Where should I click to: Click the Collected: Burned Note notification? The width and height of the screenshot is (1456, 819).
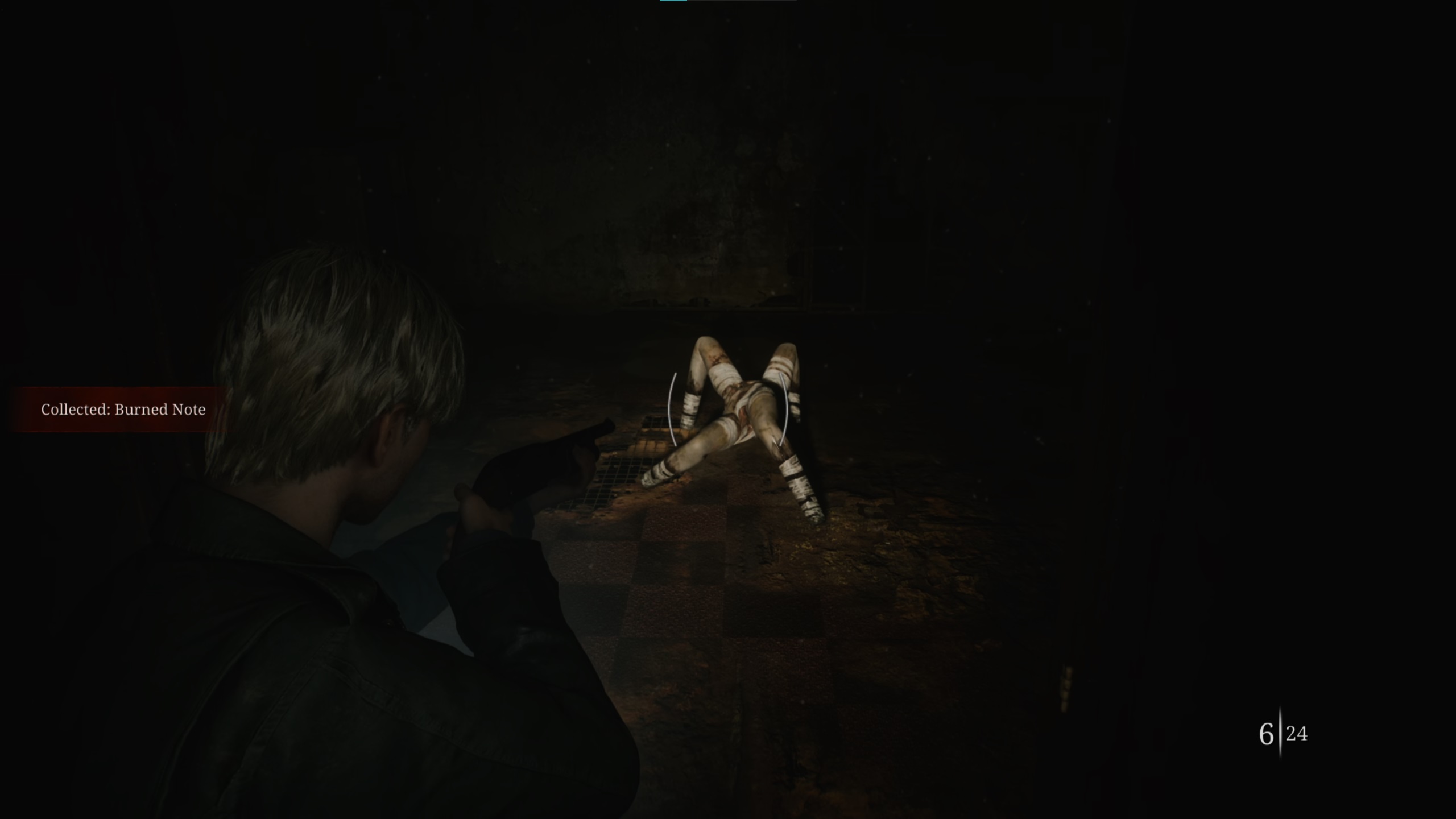123,409
